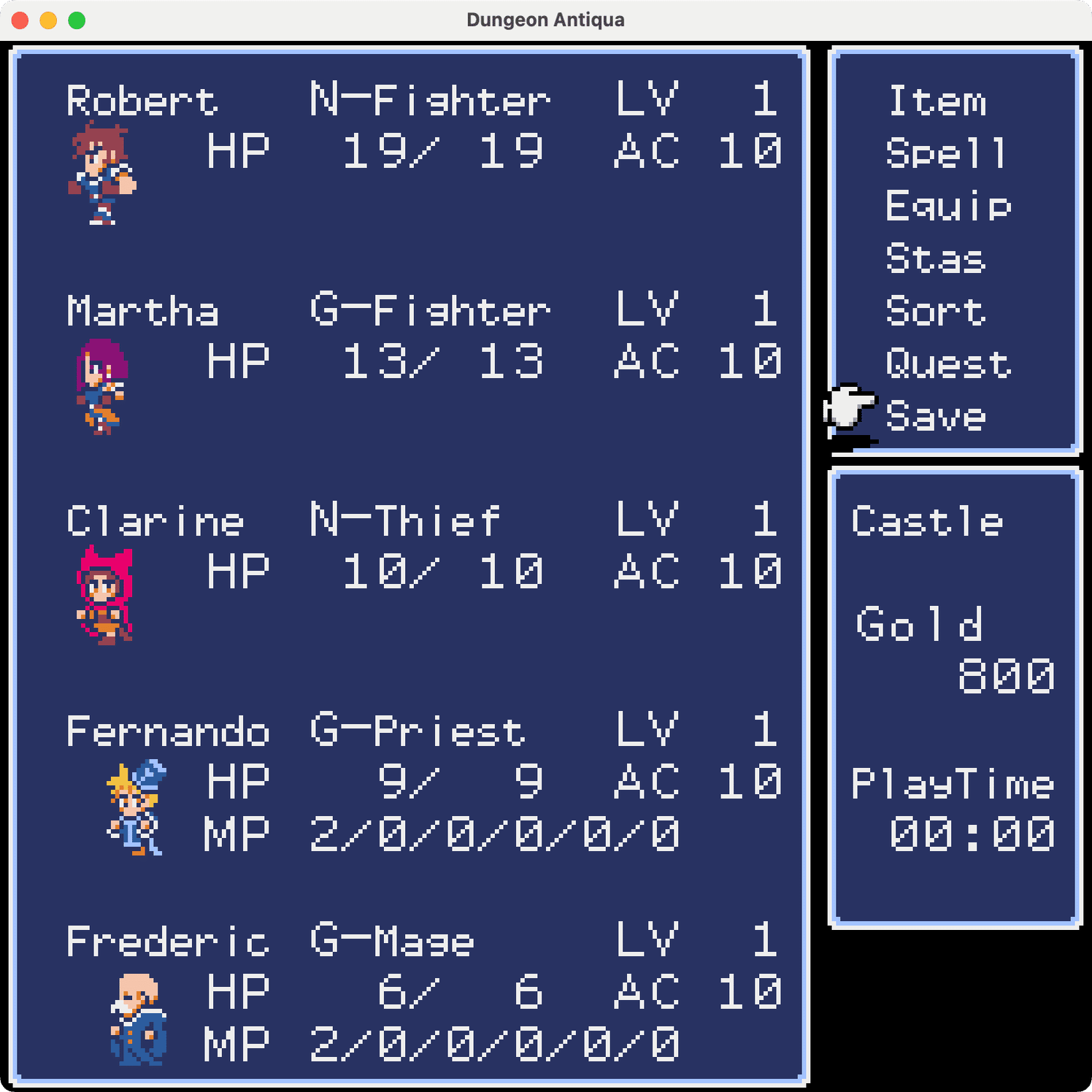Open the Spell menu
The height and width of the screenshot is (1092, 1092).
(945, 153)
